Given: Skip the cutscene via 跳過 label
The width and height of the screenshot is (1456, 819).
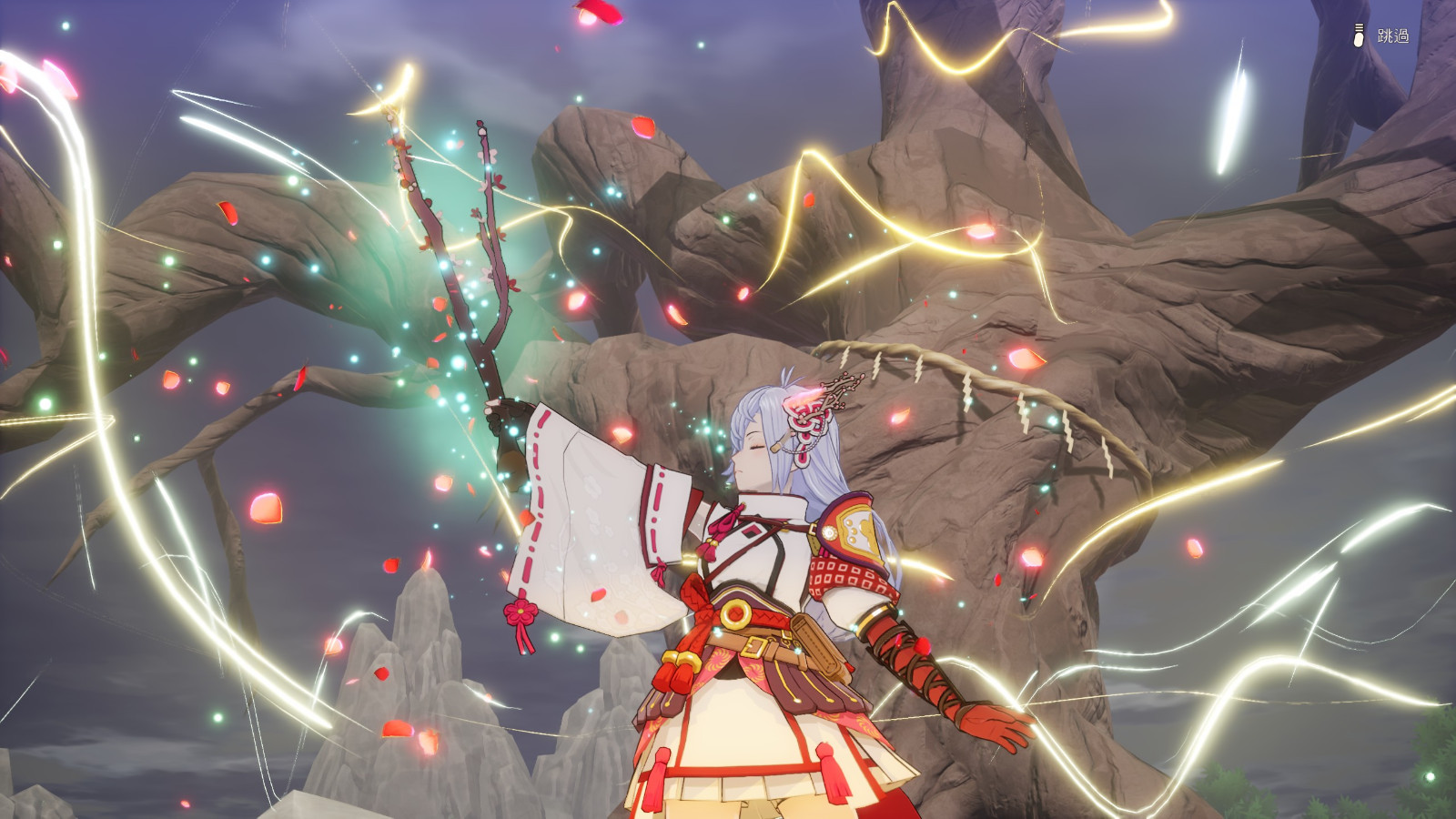Looking at the screenshot, I should (1391, 36).
